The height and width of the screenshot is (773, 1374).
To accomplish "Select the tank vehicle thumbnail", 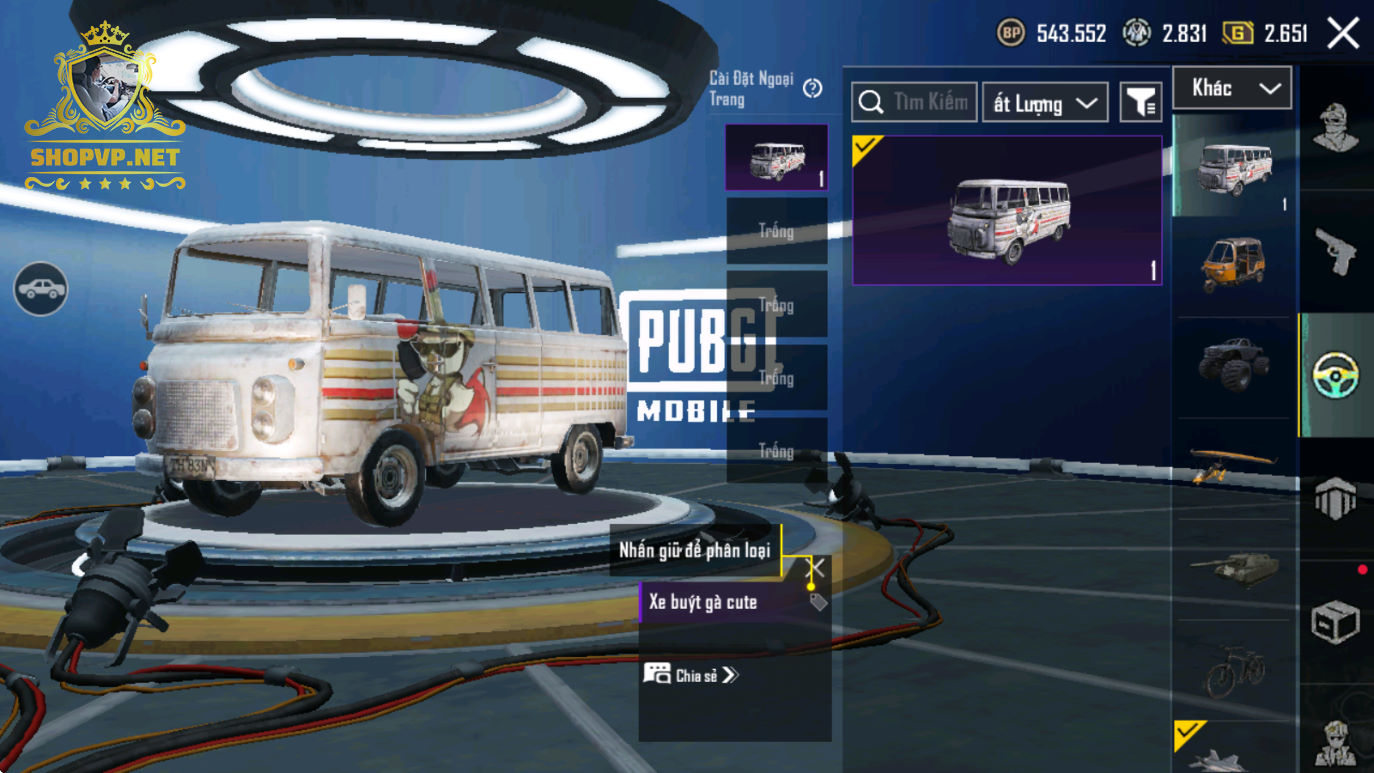I will pyautogui.click(x=1233, y=568).
